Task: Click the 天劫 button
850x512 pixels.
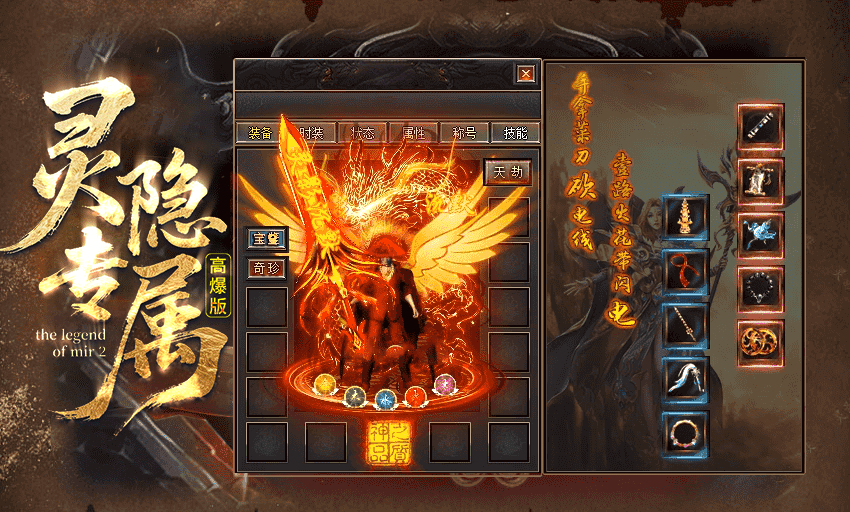Action: pyautogui.click(x=507, y=173)
